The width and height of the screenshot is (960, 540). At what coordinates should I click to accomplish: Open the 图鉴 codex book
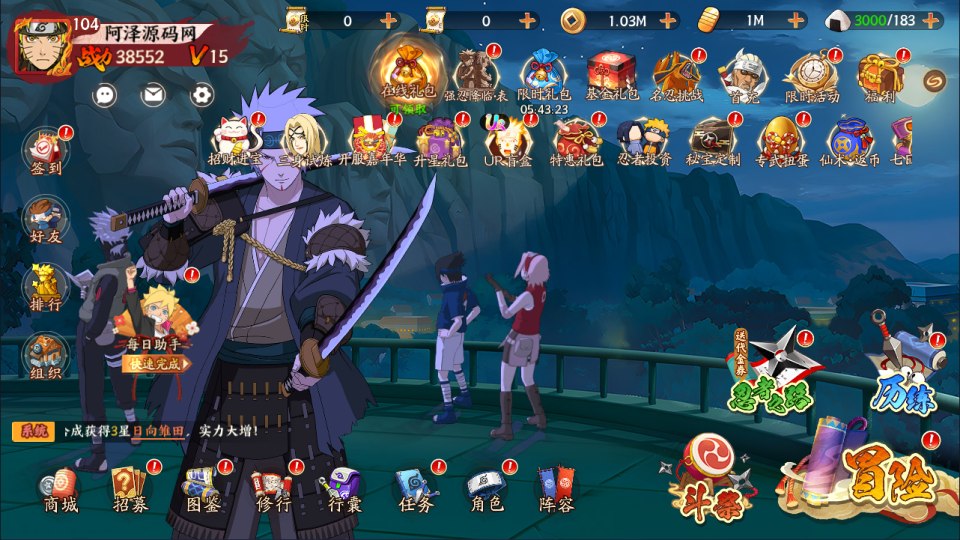coord(202,490)
